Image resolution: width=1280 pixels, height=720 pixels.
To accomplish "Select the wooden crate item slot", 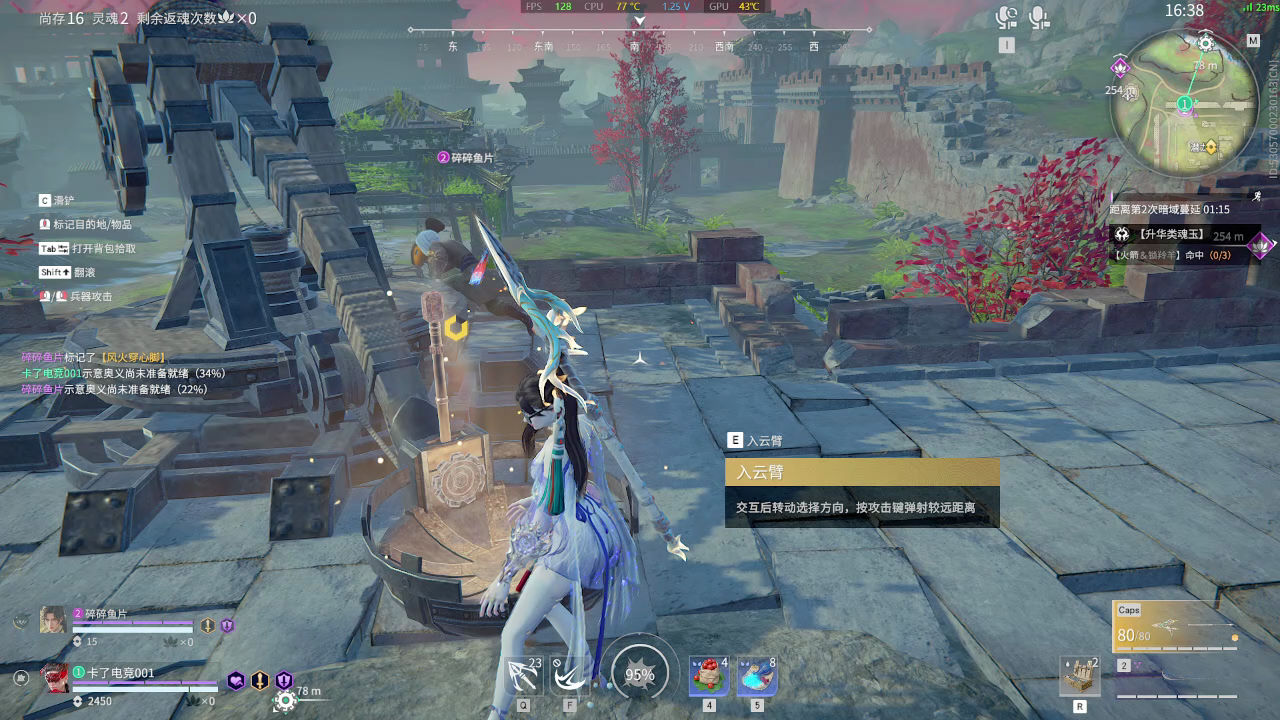I will 1080,677.
